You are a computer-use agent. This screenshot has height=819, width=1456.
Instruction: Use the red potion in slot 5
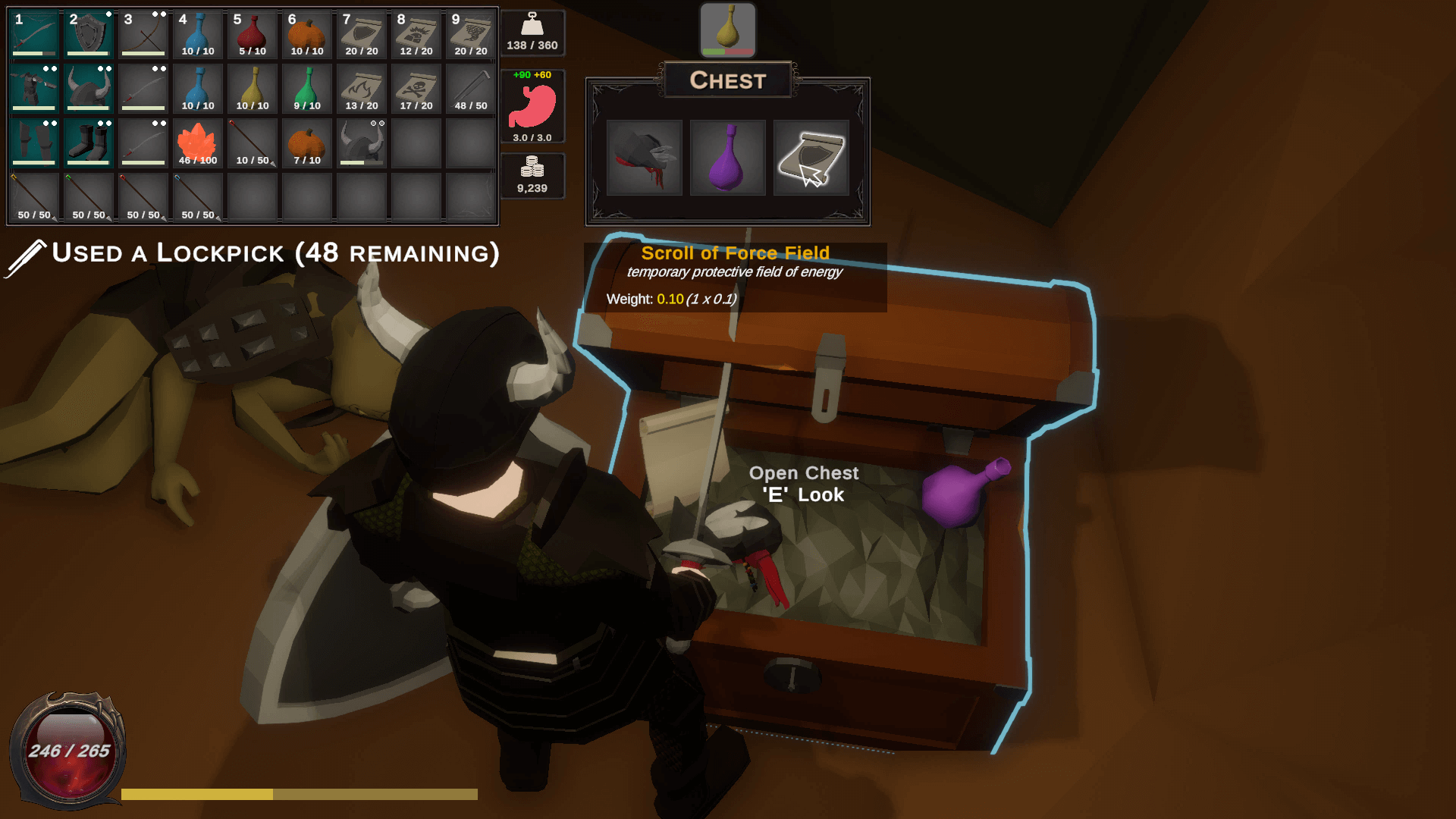(253, 34)
